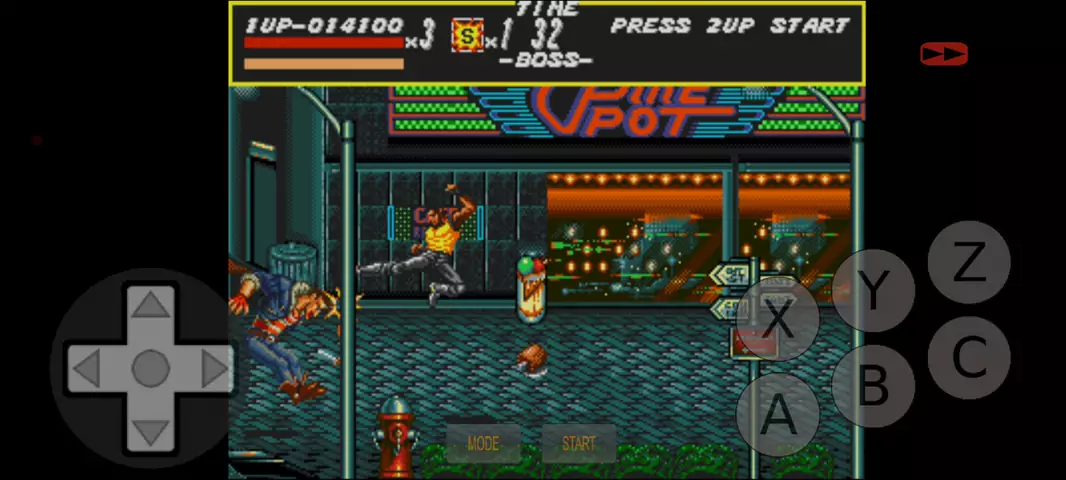Tap the START overlay button
This screenshot has height=480, width=1066.
click(x=578, y=443)
